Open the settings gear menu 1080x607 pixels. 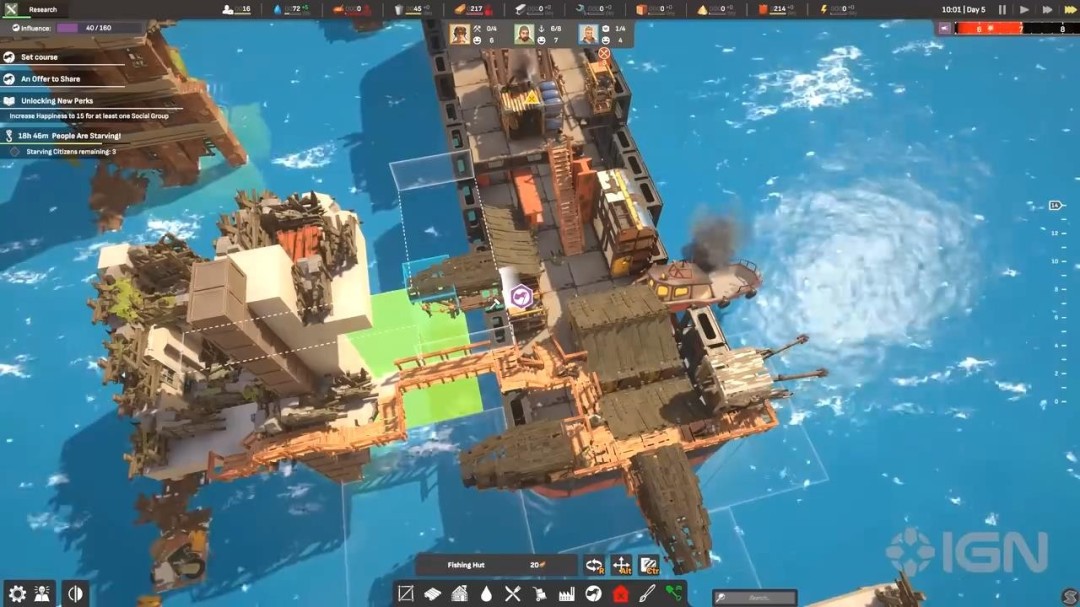click(x=15, y=593)
